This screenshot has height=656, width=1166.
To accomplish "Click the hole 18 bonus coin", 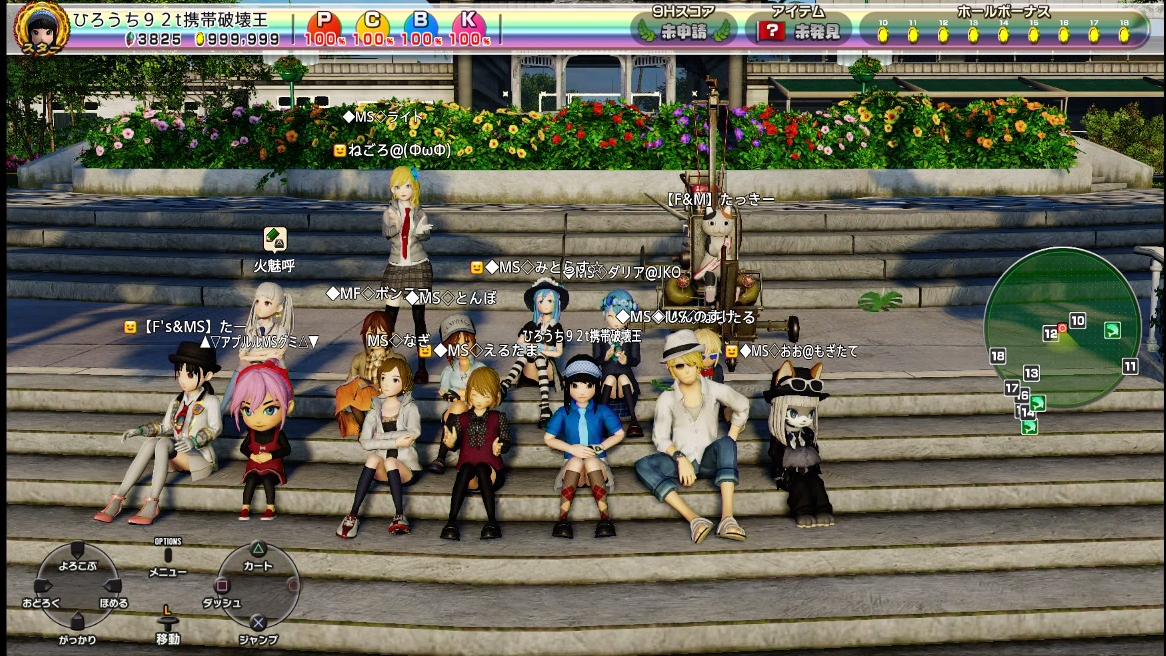I will coord(1124,35).
